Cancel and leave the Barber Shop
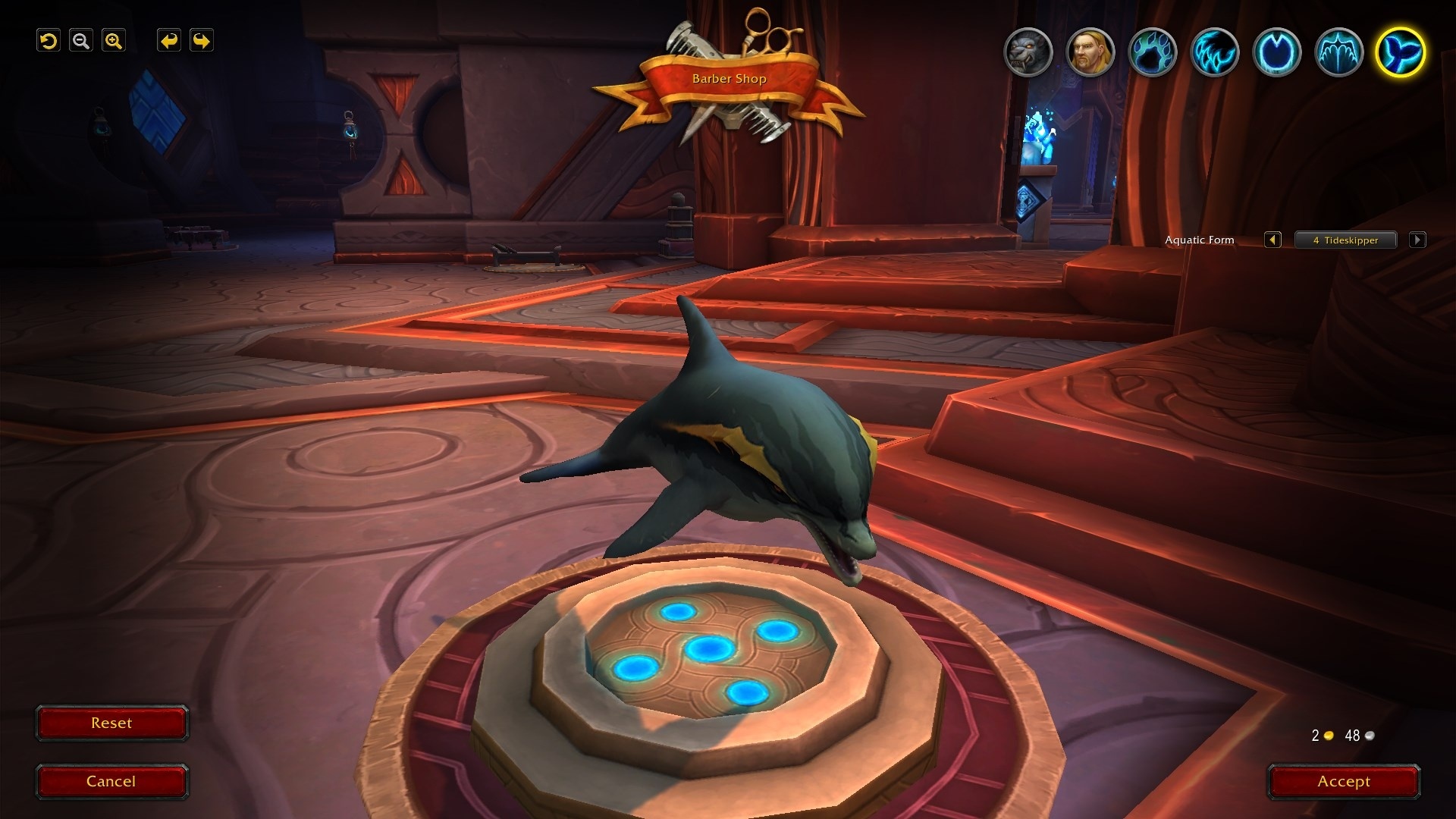Screen dimensions: 1456x819 pyautogui.click(x=111, y=782)
